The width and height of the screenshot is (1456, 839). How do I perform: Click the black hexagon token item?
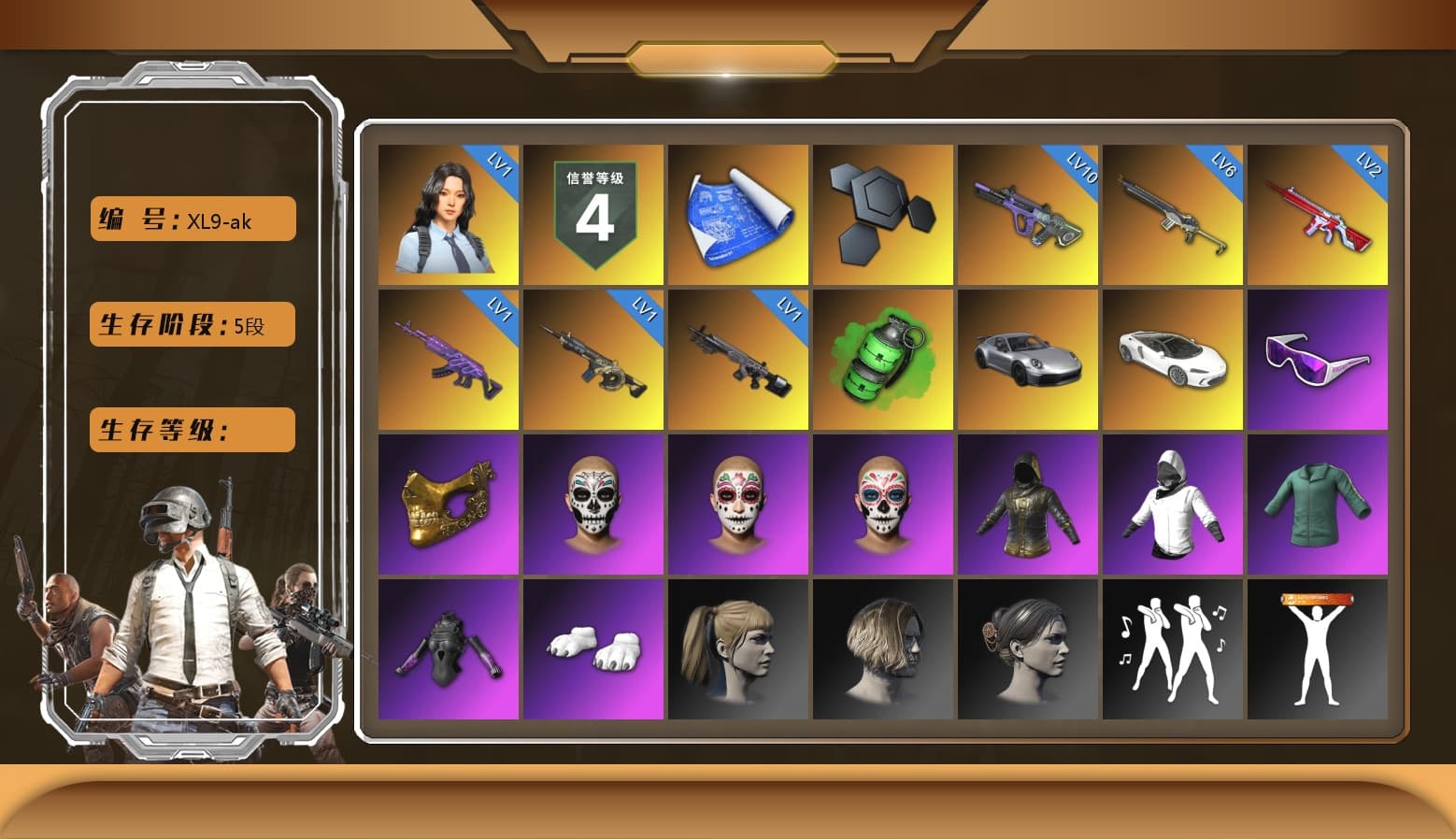point(883,213)
